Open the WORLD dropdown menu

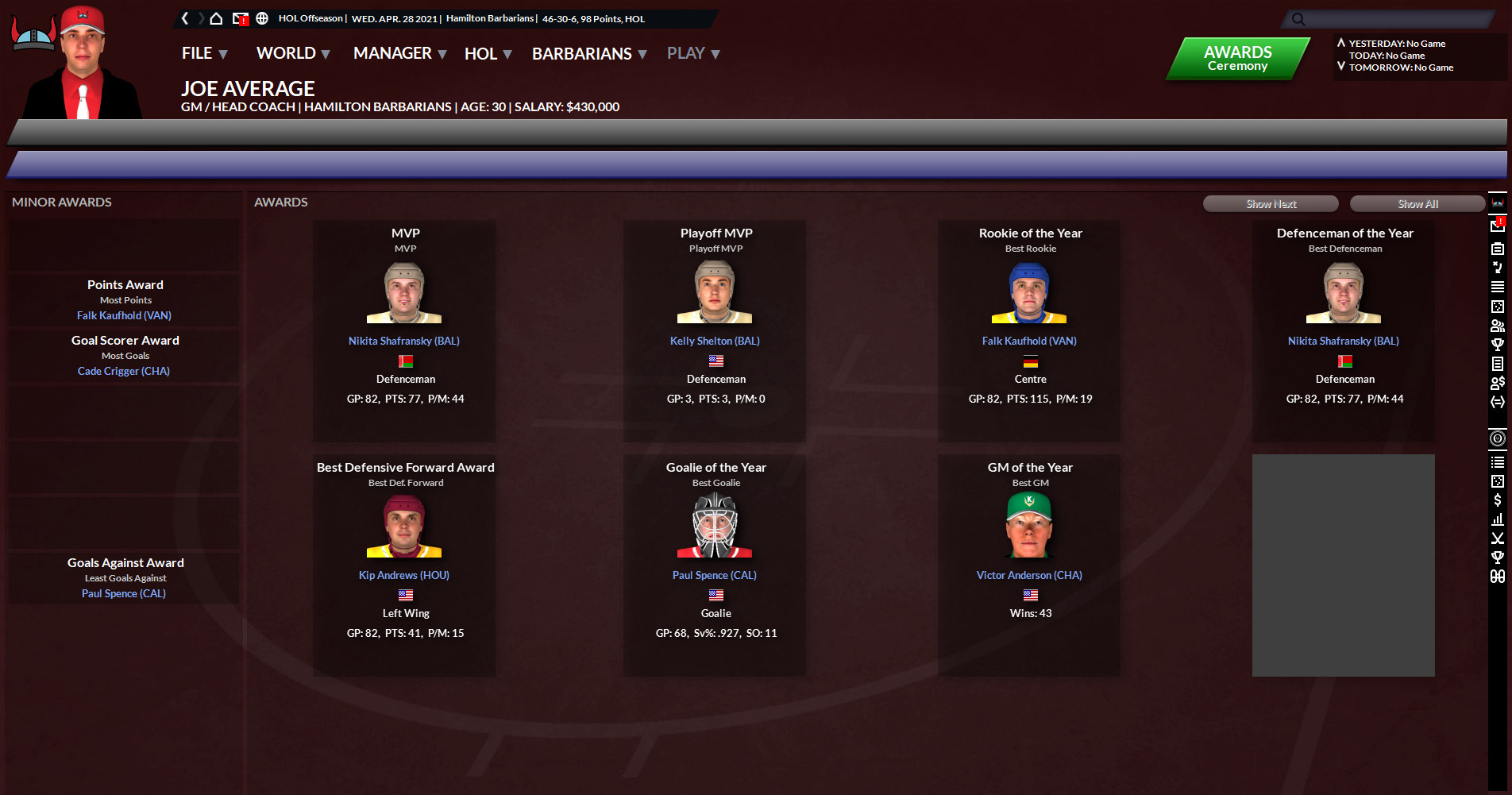coord(286,53)
